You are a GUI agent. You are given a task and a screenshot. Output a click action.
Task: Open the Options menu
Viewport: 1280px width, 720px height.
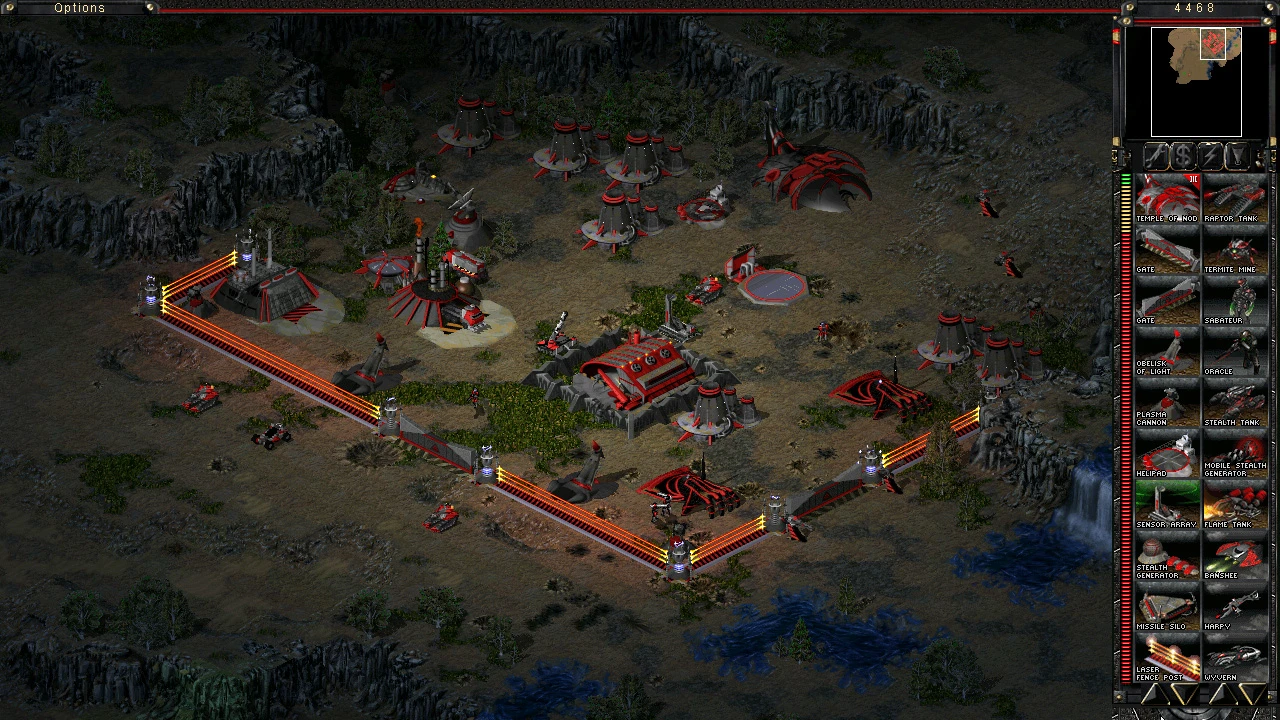click(x=79, y=8)
